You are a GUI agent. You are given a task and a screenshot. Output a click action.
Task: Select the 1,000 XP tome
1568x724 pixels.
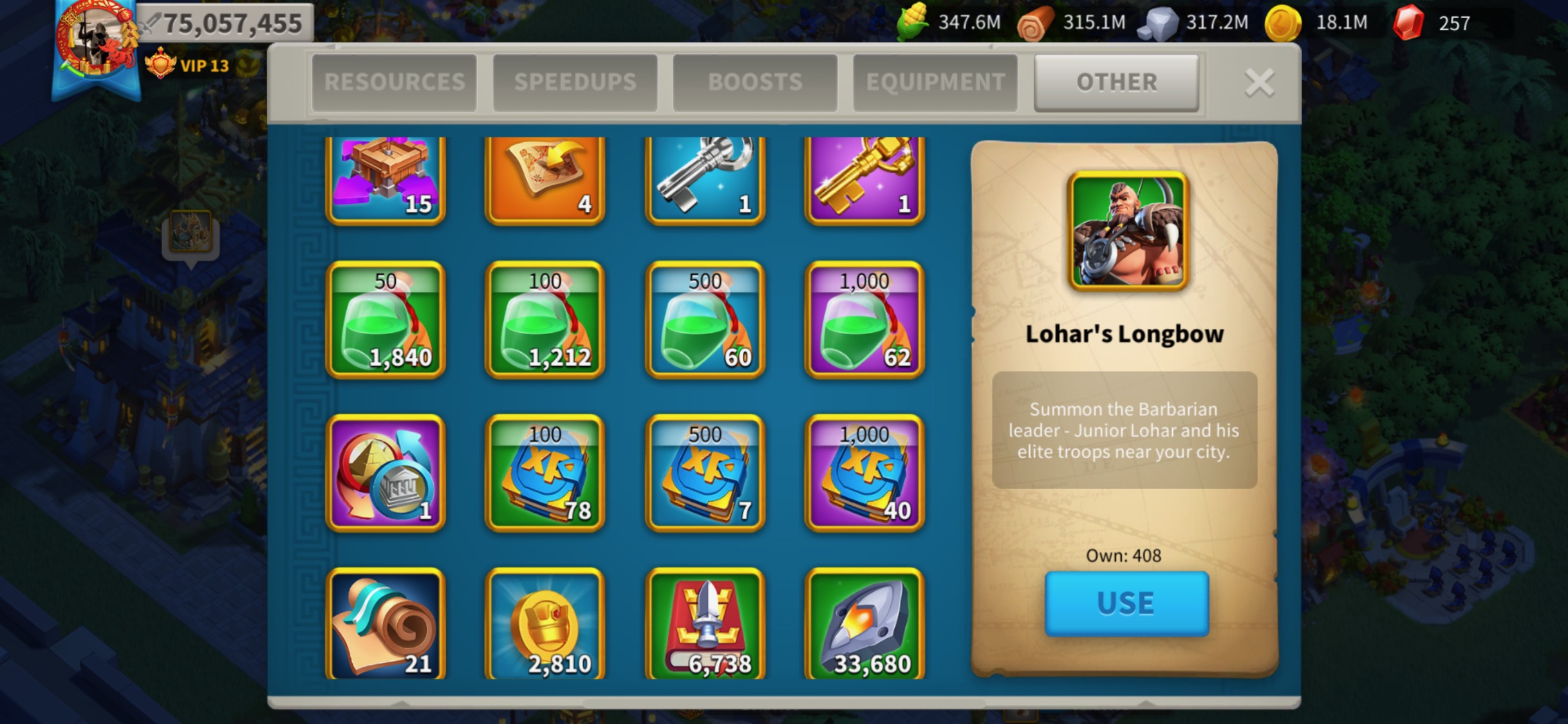click(x=864, y=474)
